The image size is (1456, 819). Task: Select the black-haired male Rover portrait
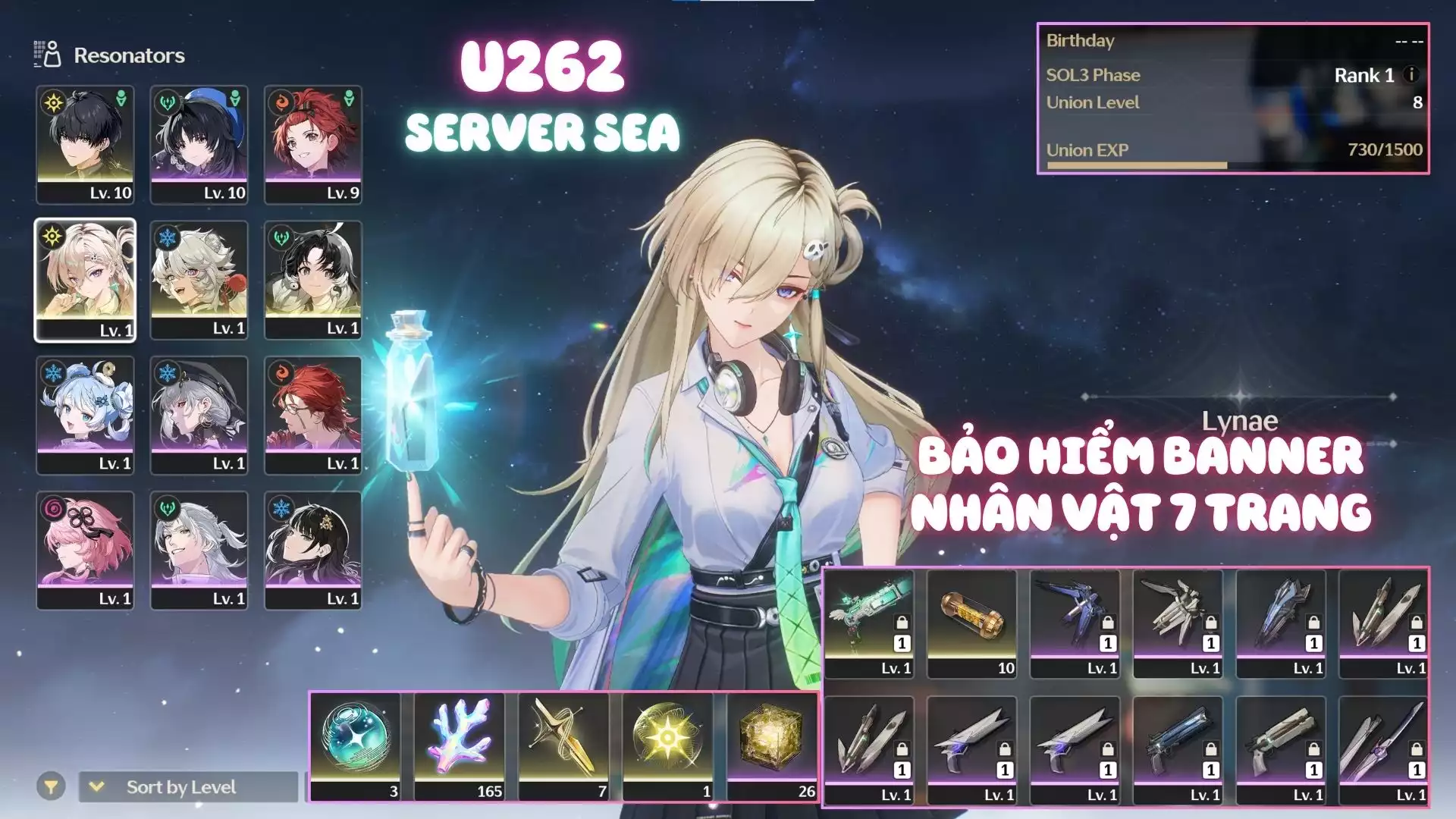point(85,144)
